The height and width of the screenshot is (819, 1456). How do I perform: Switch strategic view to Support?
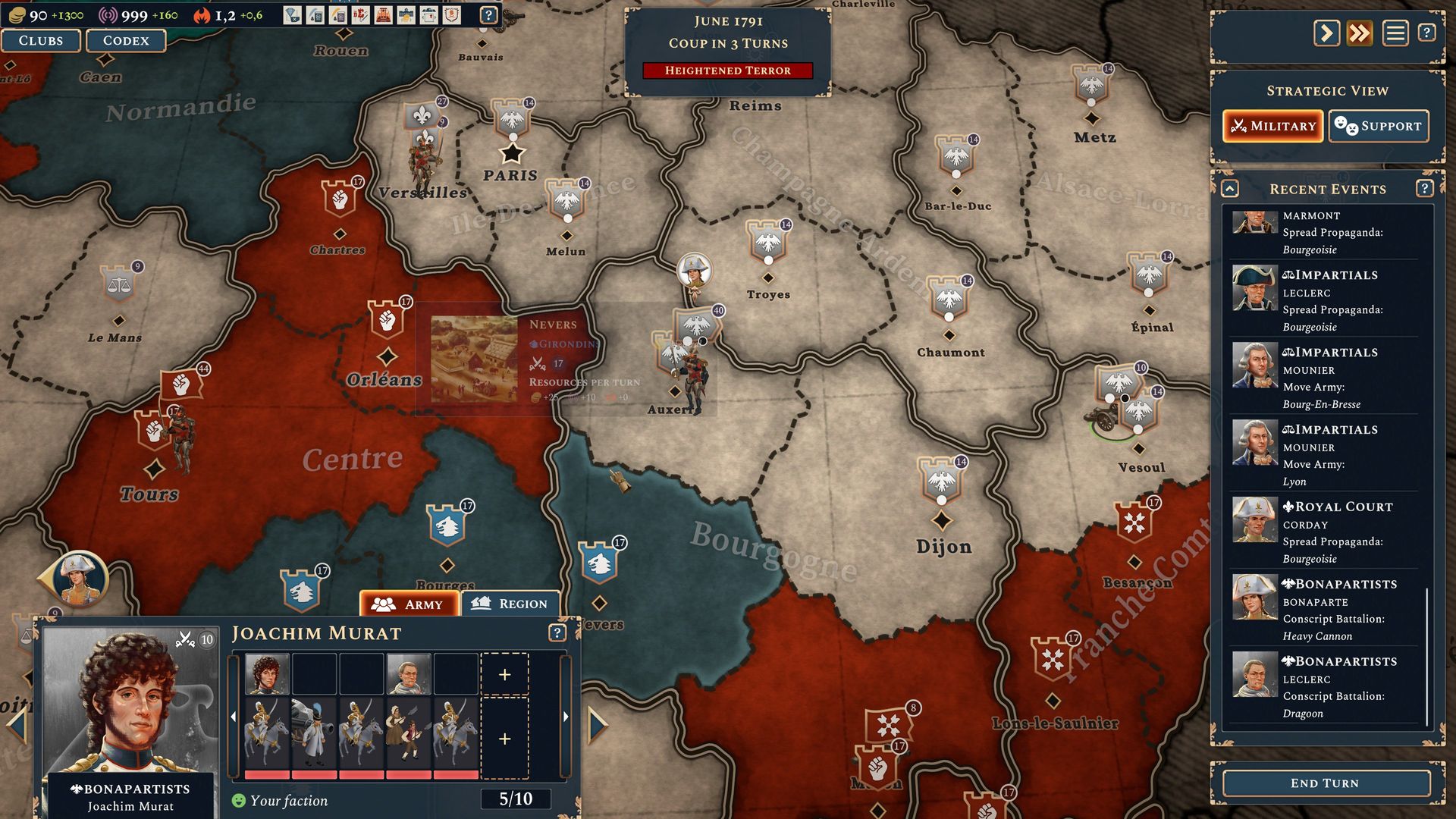pos(1379,126)
